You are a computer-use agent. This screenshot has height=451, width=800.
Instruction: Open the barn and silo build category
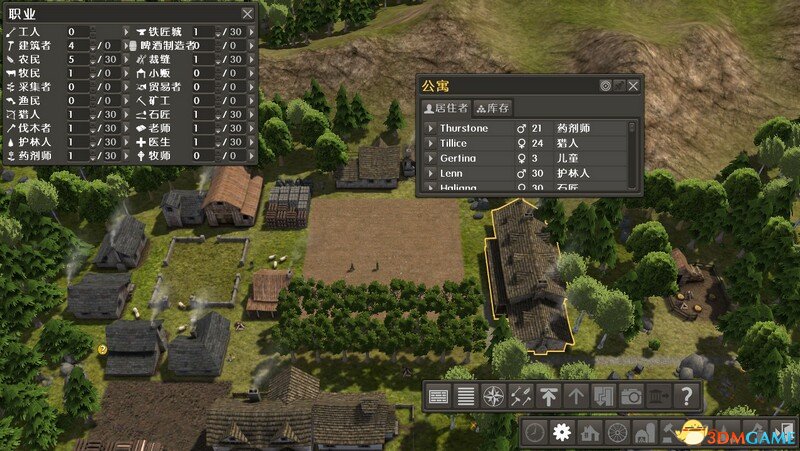pyautogui.click(x=645, y=433)
